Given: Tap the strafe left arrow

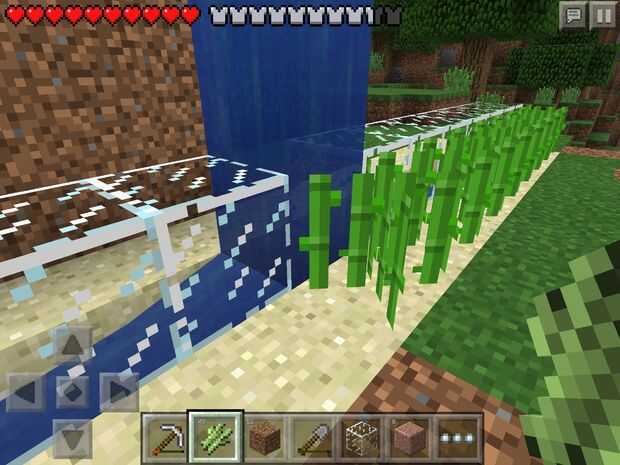Looking at the screenshot, I should coord(27,391).
